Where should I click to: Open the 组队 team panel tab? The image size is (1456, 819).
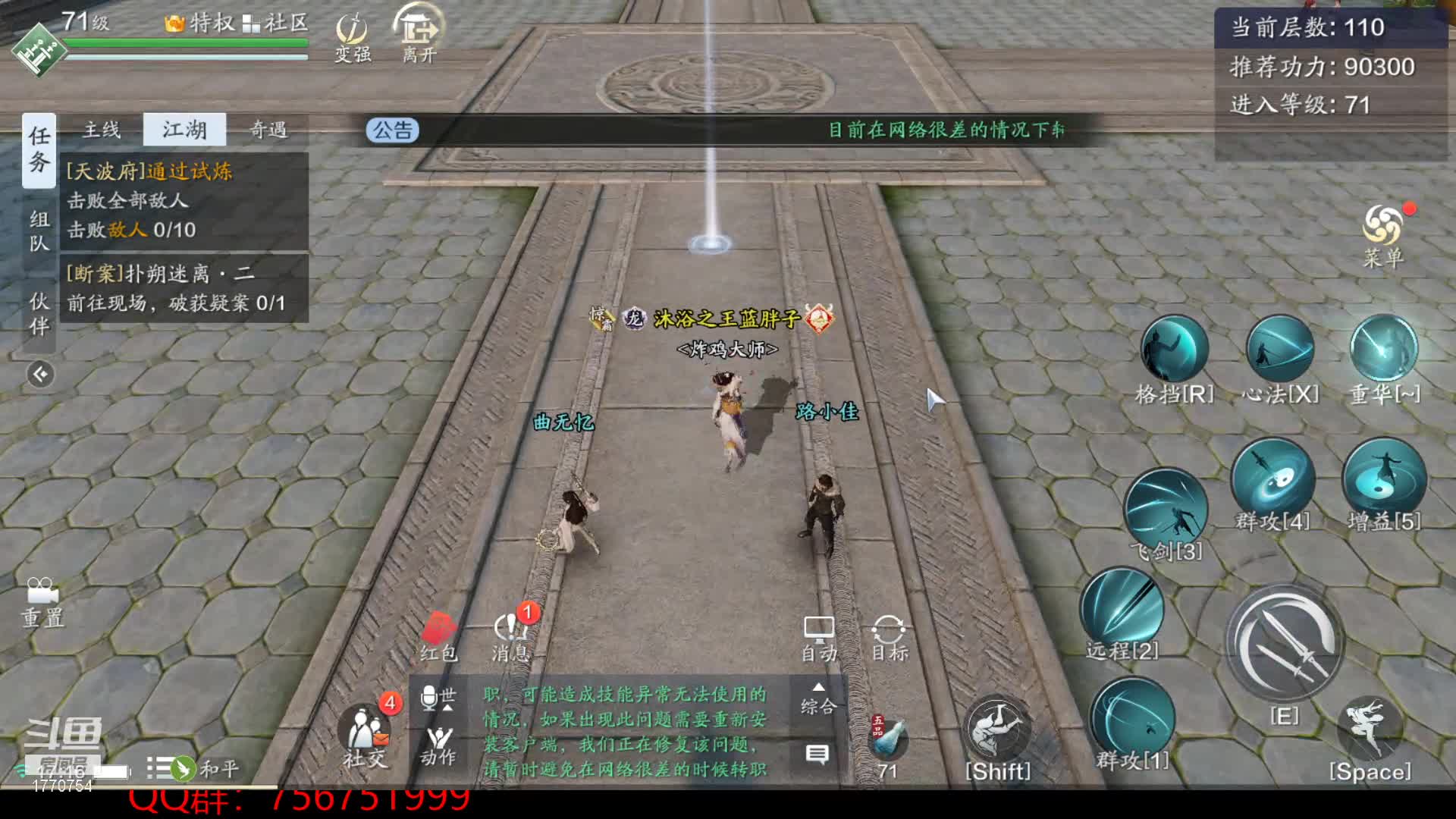[x=39, y=231]
